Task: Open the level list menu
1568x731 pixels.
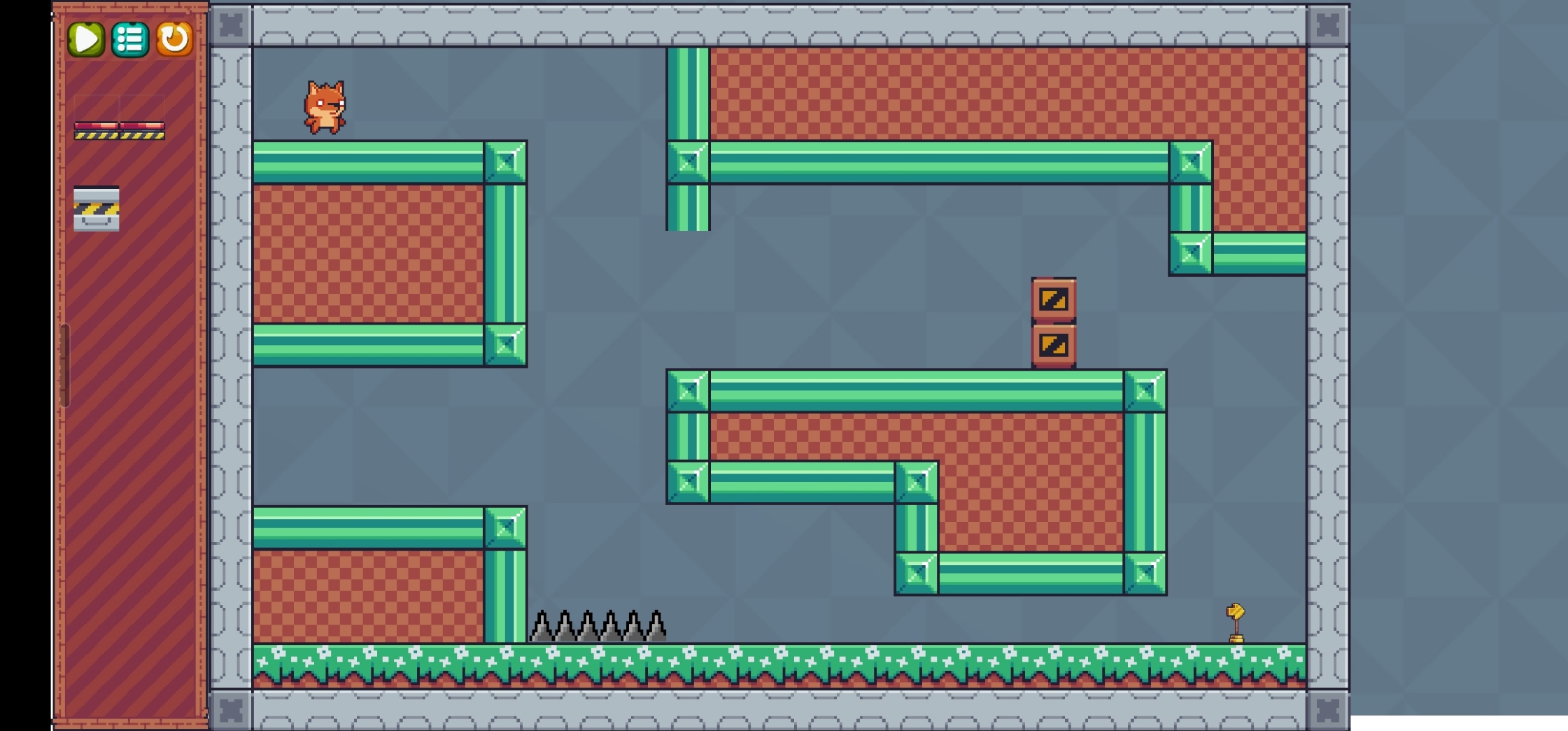Action: pos(129,40)
